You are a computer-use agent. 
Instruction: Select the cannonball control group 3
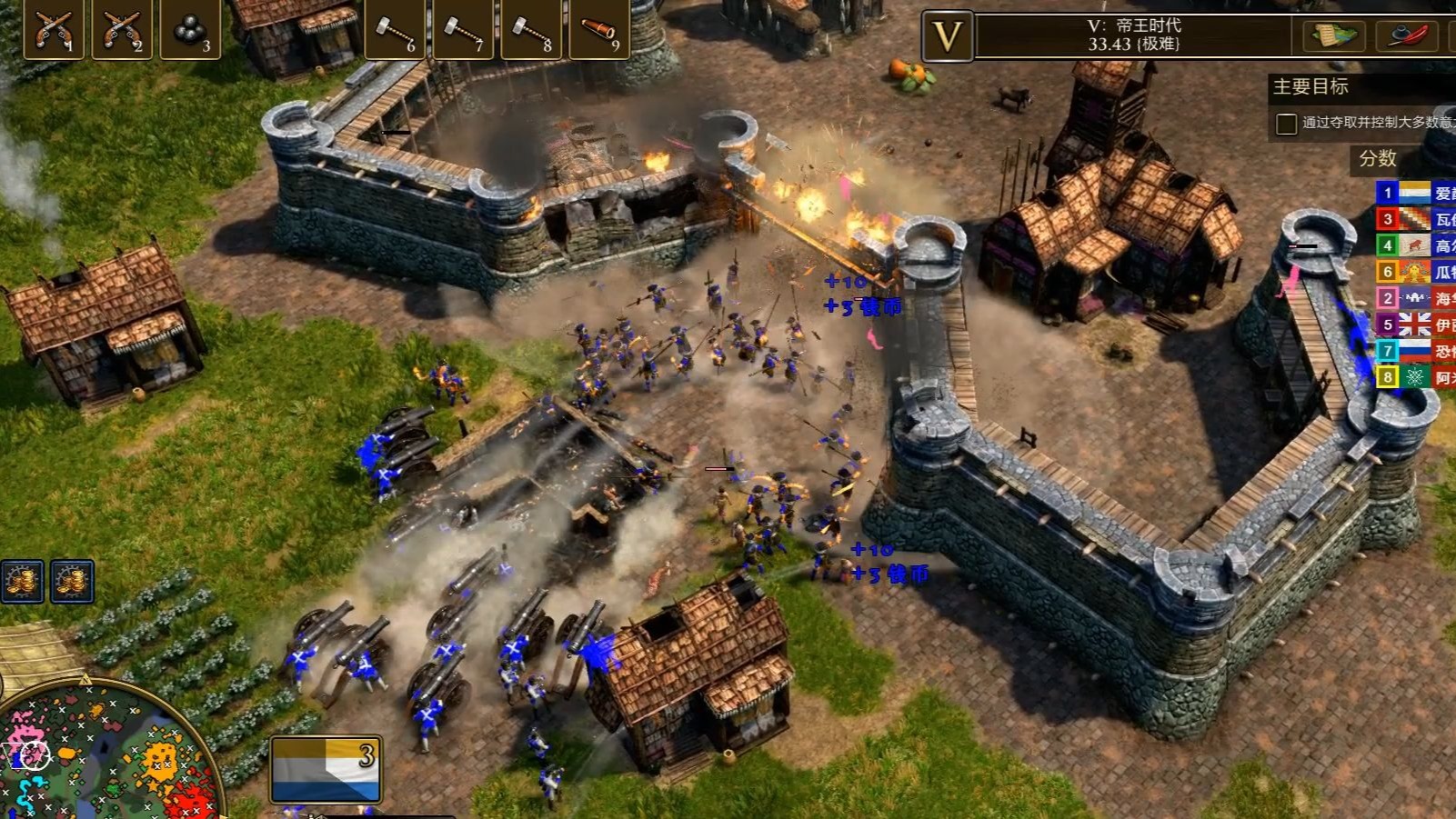point(190,29)
